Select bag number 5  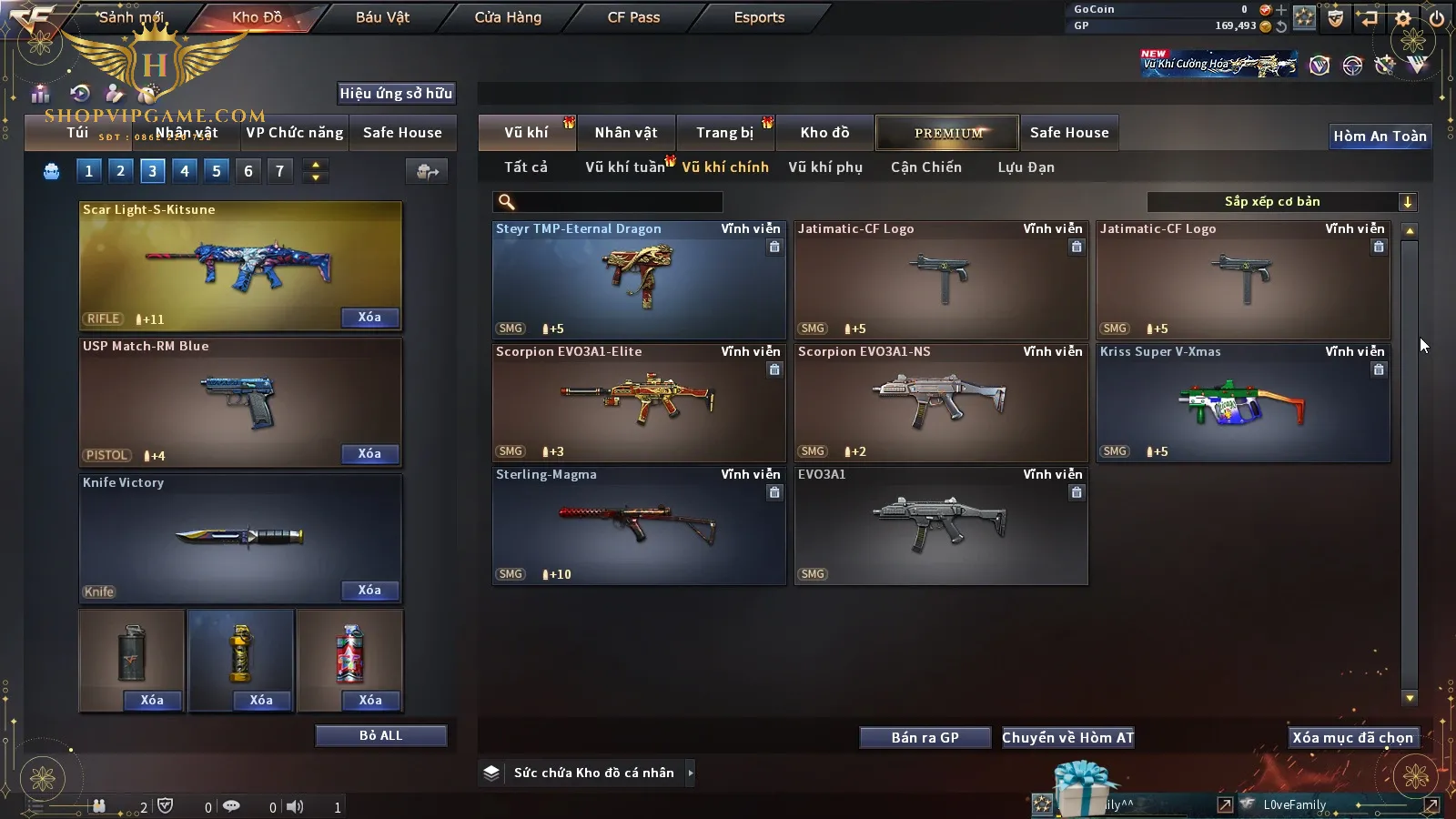(x=217, y=171)
